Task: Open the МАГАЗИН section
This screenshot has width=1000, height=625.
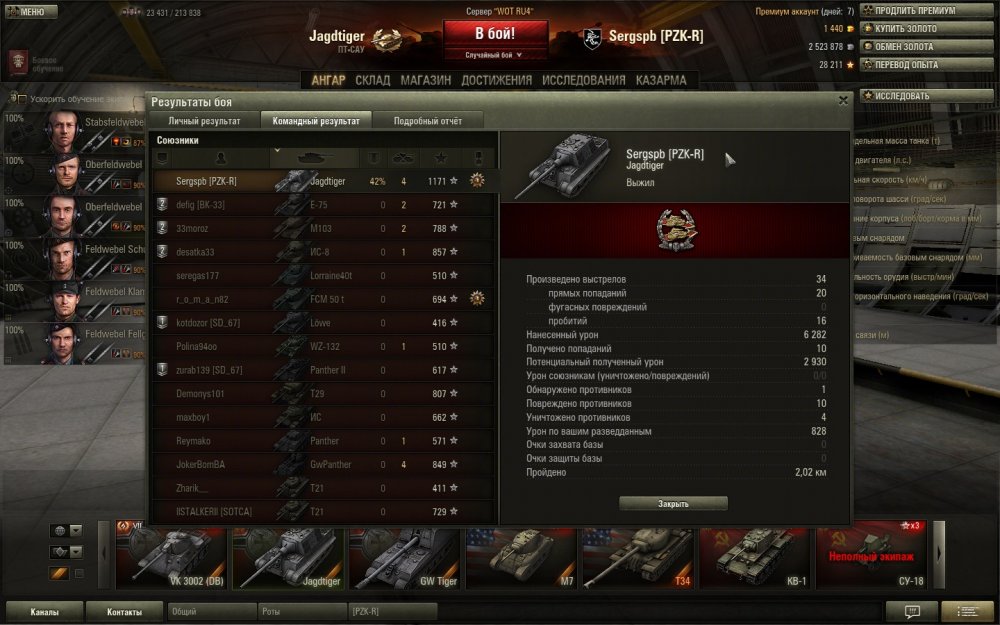Action: (426, 81)
